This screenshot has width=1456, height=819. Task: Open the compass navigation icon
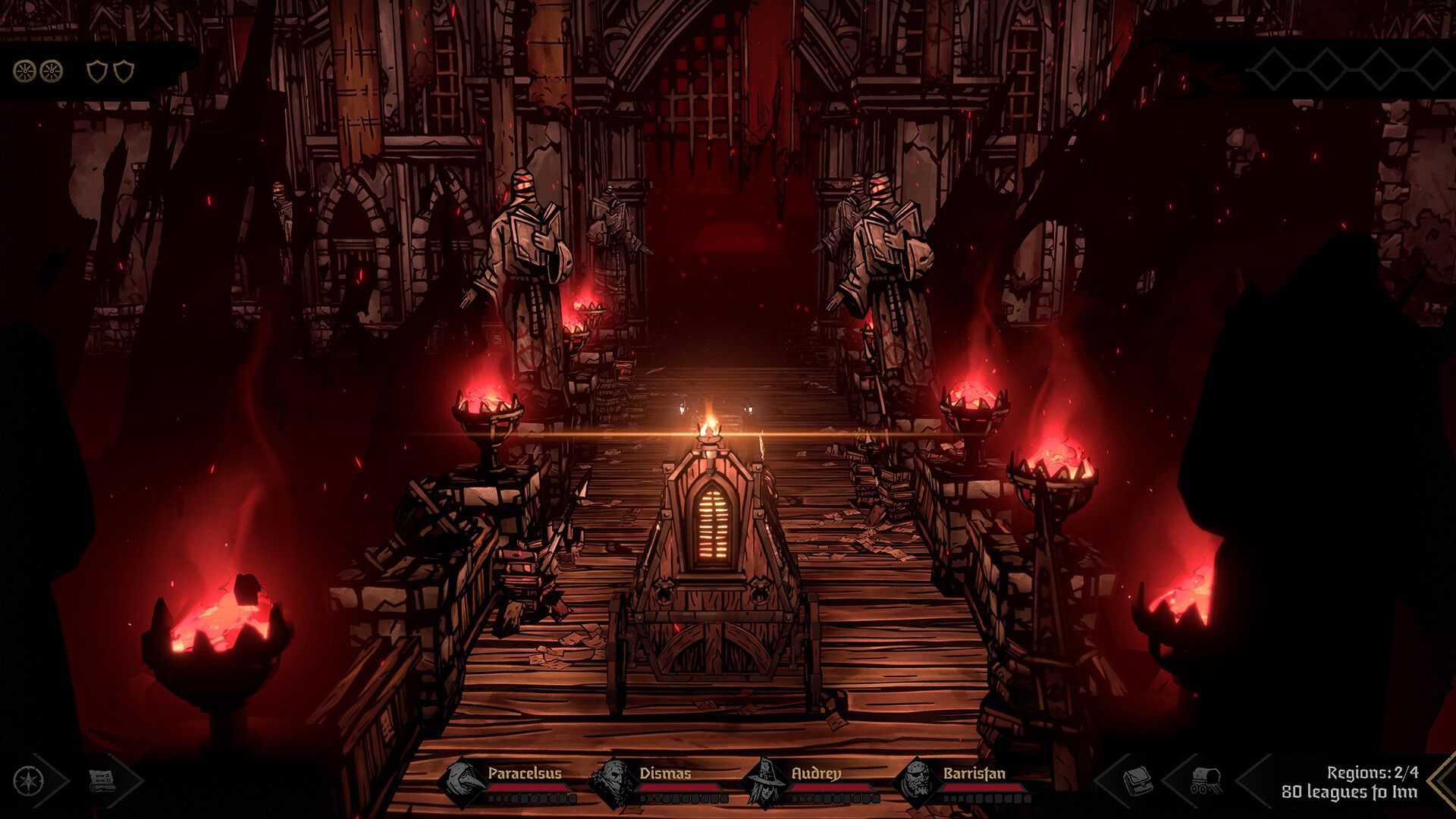pyautogui.click(x=27, y=781)
